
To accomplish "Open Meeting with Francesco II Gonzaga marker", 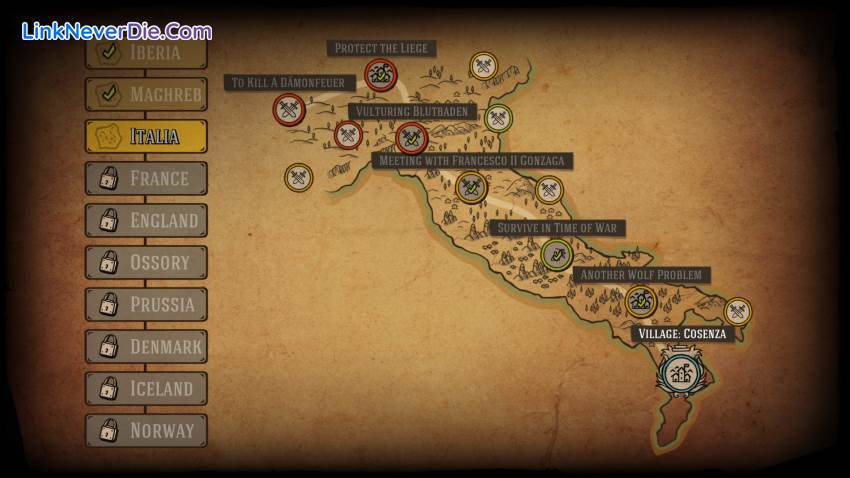I will [470, 186].
